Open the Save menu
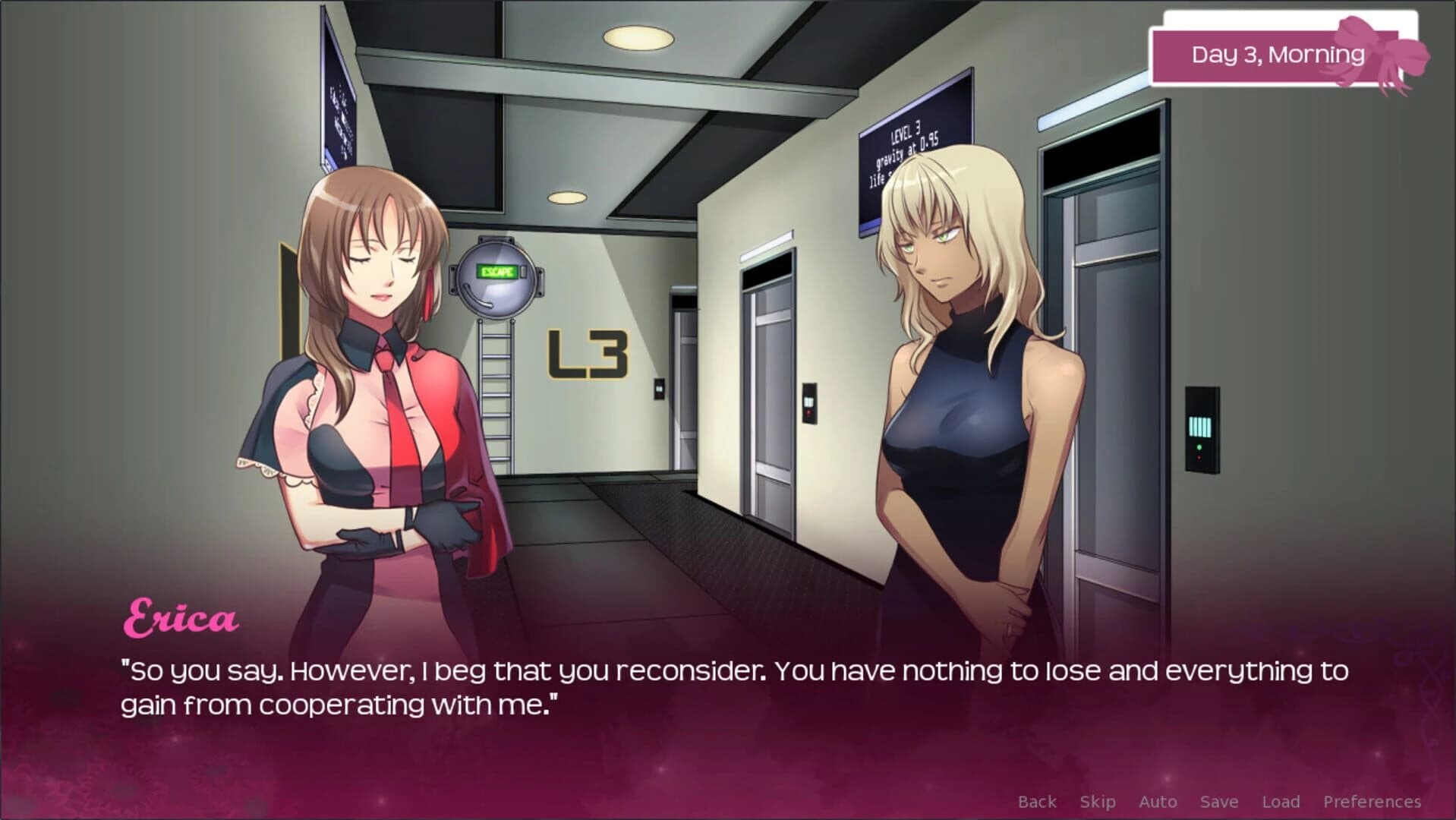The height and width of the screenshot is (820, 1456). 1218,801
